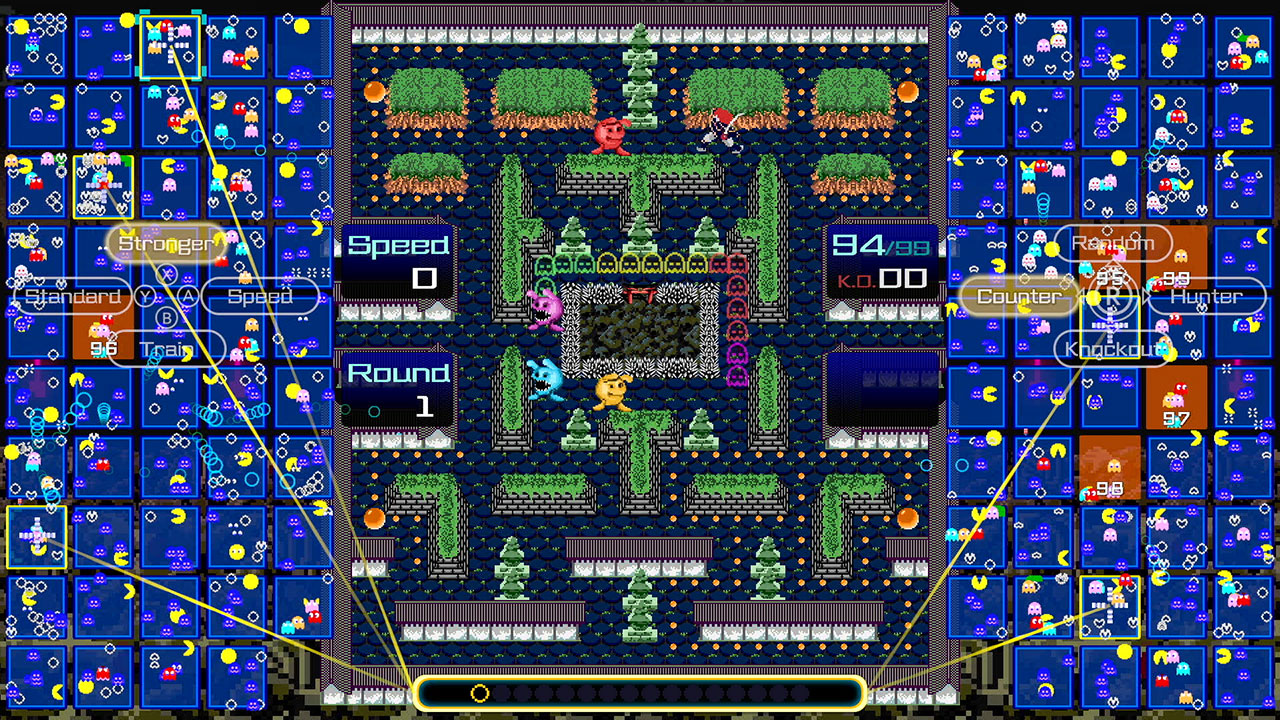Click the A button glyph beside Speed
The image size is (1280, 720).
pos(188,295)
